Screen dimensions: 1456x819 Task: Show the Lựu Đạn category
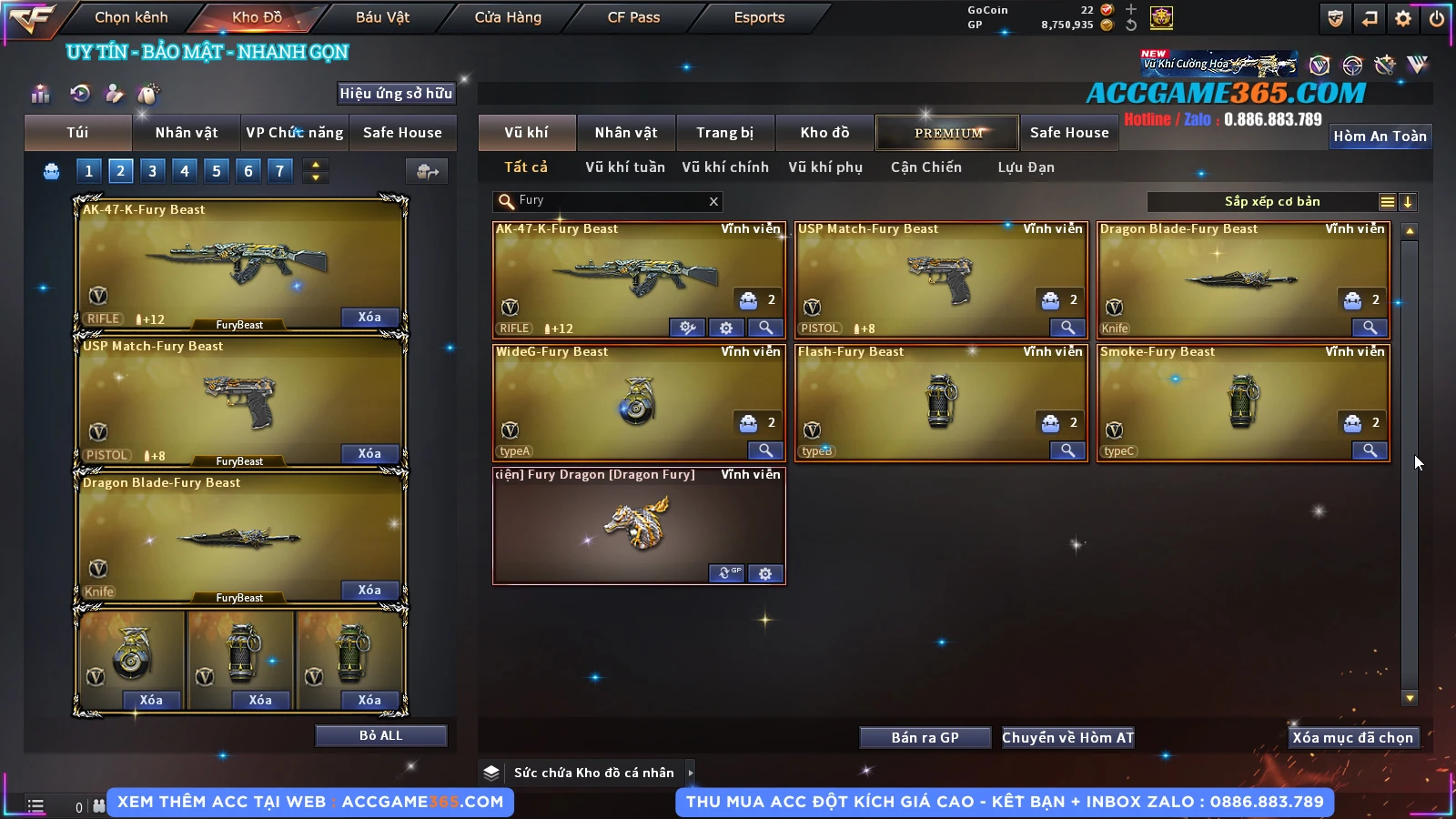pyautogui.click(x=1026, y=167)
